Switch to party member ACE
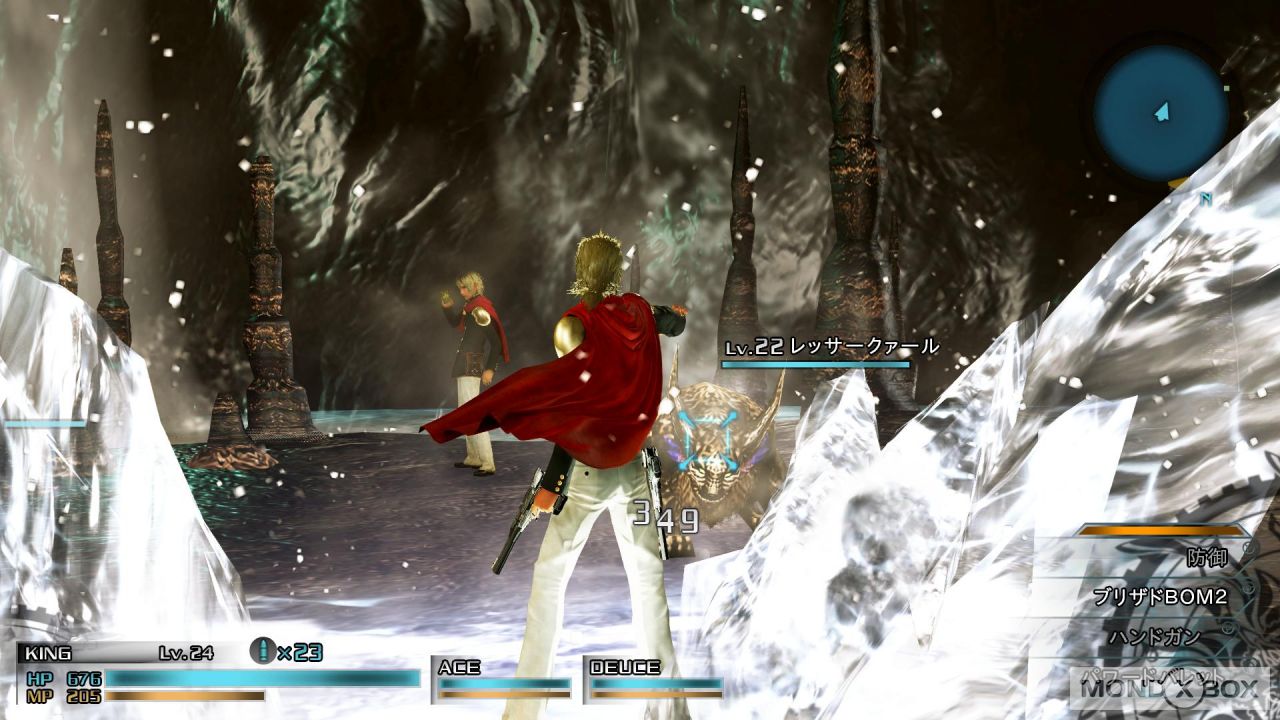 [x=503, y=676]
